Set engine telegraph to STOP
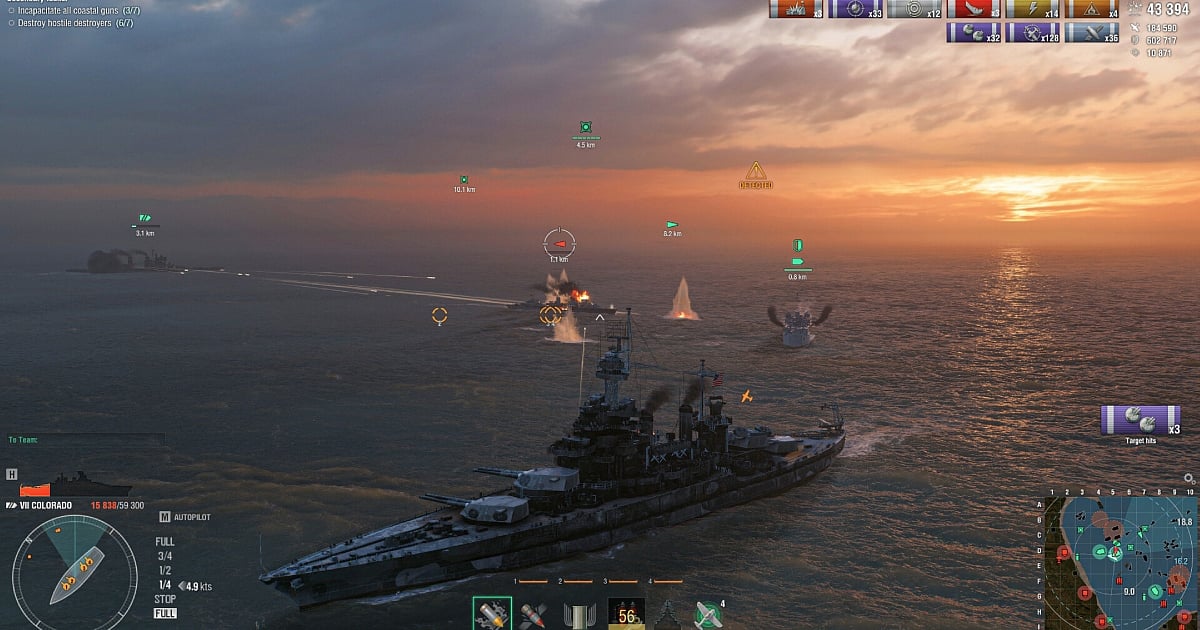 [165, 599]
